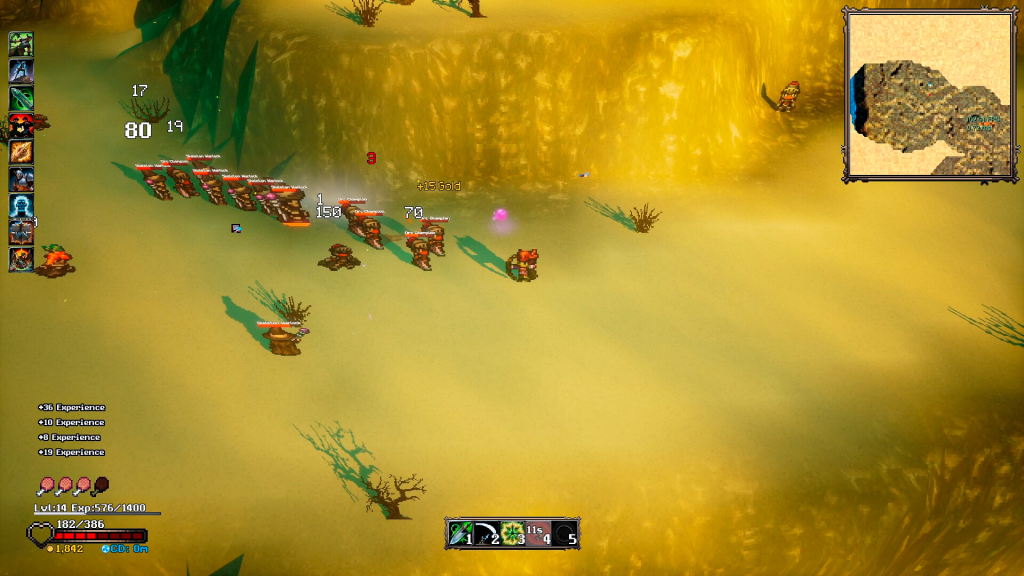This screenshot has width=1024, height=576.
Task: Choose the dark ring skill in slot 5
Action: 566,533
